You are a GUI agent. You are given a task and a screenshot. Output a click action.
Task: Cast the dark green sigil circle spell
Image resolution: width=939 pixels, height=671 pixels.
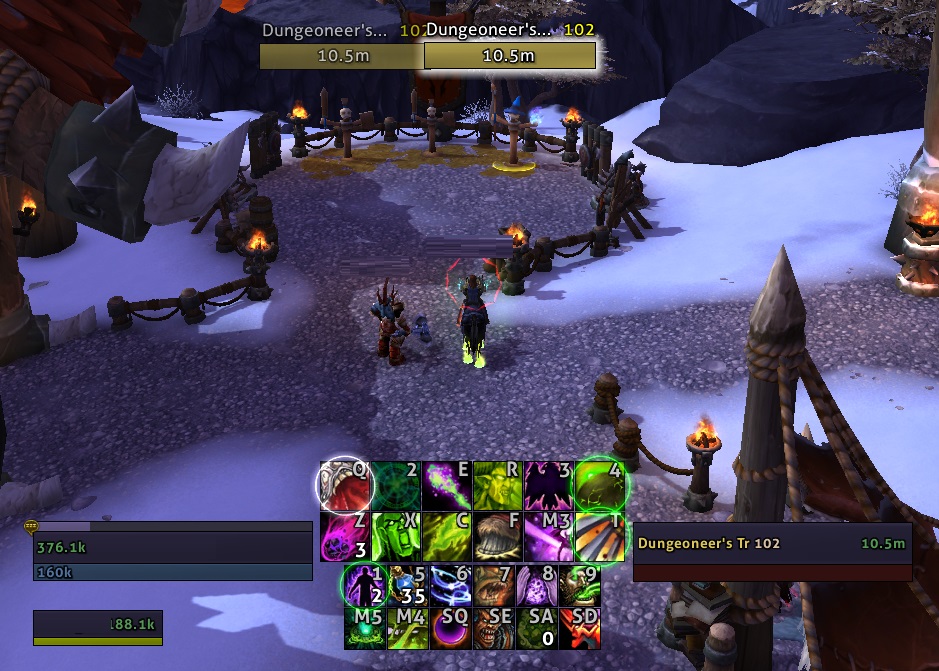tap(396, 485)
